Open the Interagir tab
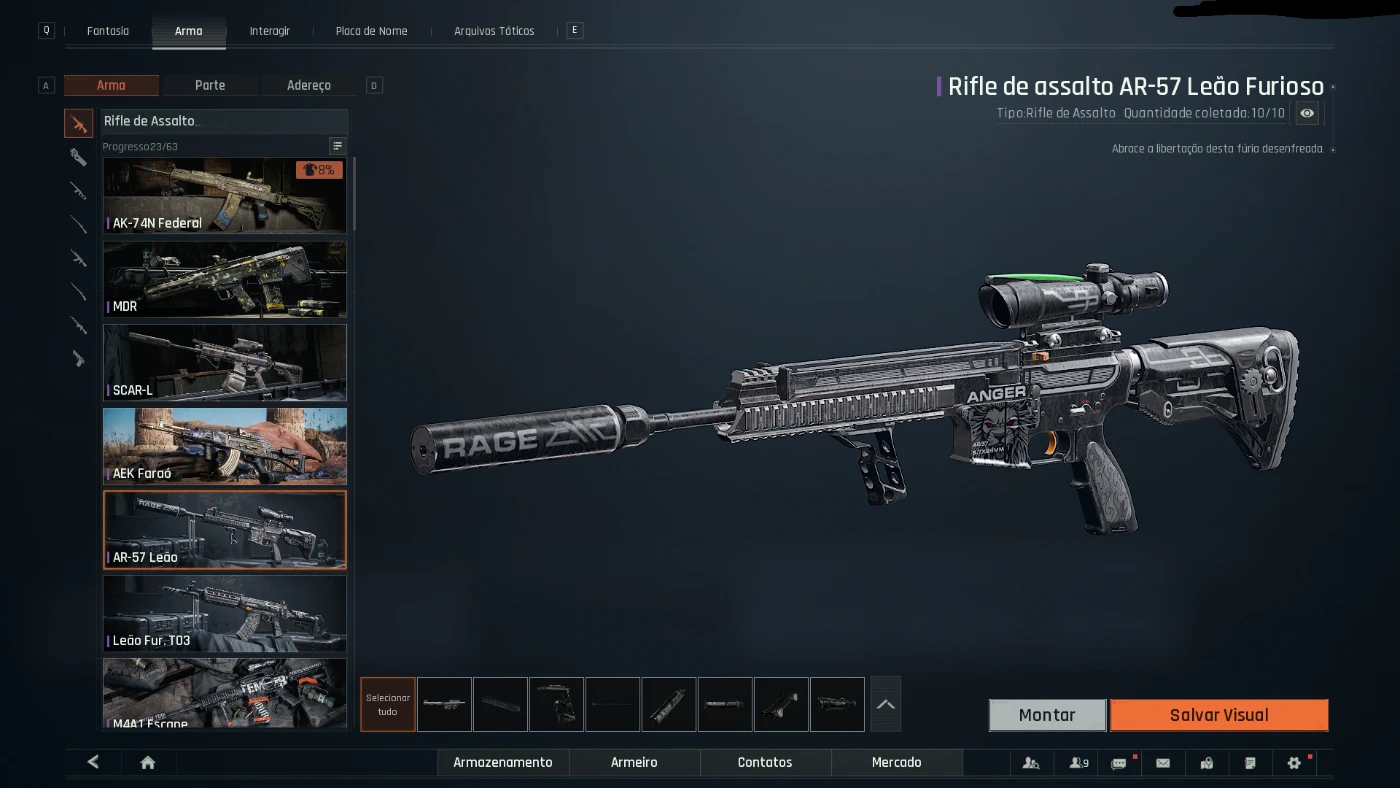This screenshot has width=1400, height=788. (270, 31)
